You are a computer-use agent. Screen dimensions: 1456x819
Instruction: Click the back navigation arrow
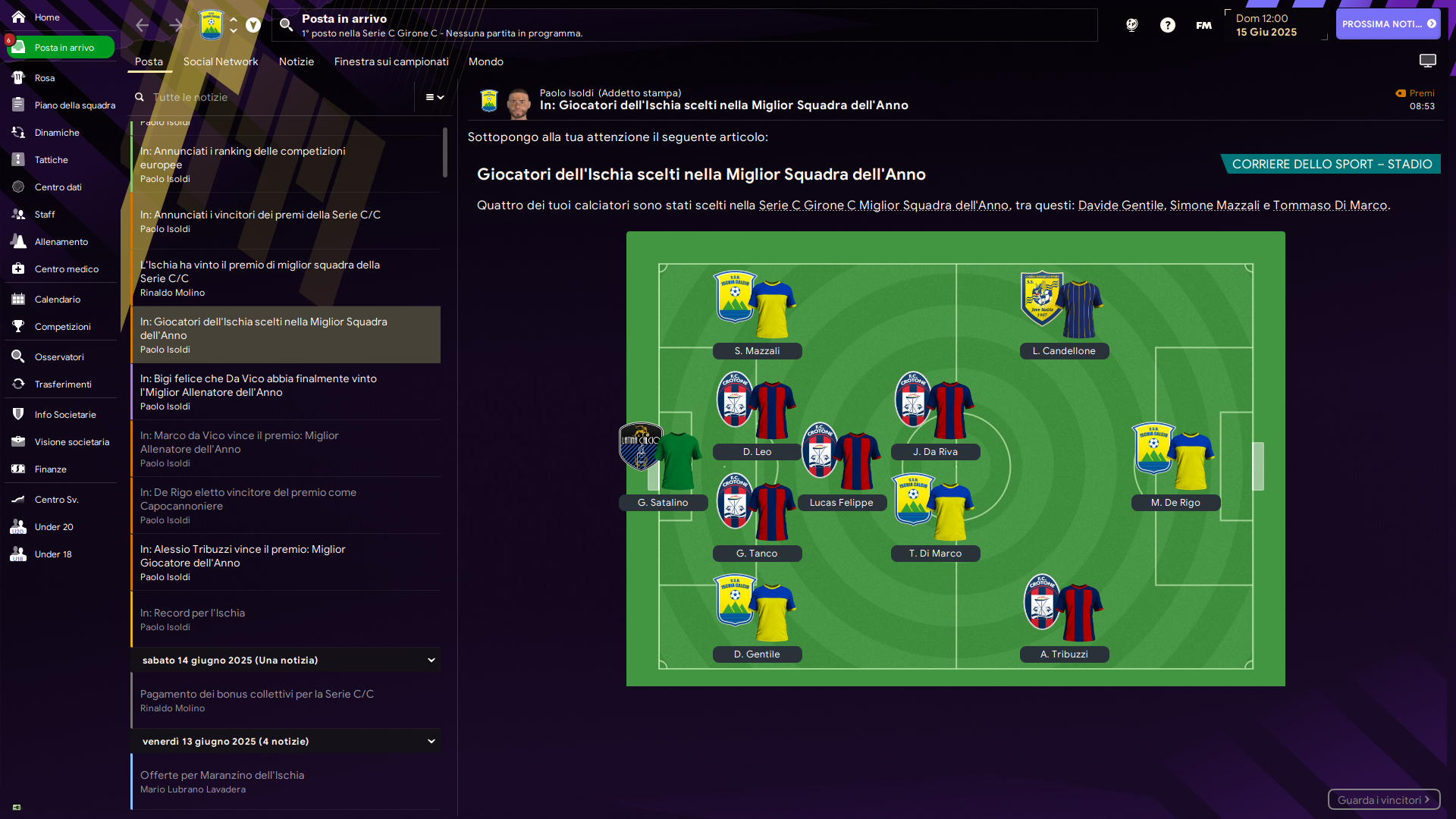coord(142,25)
